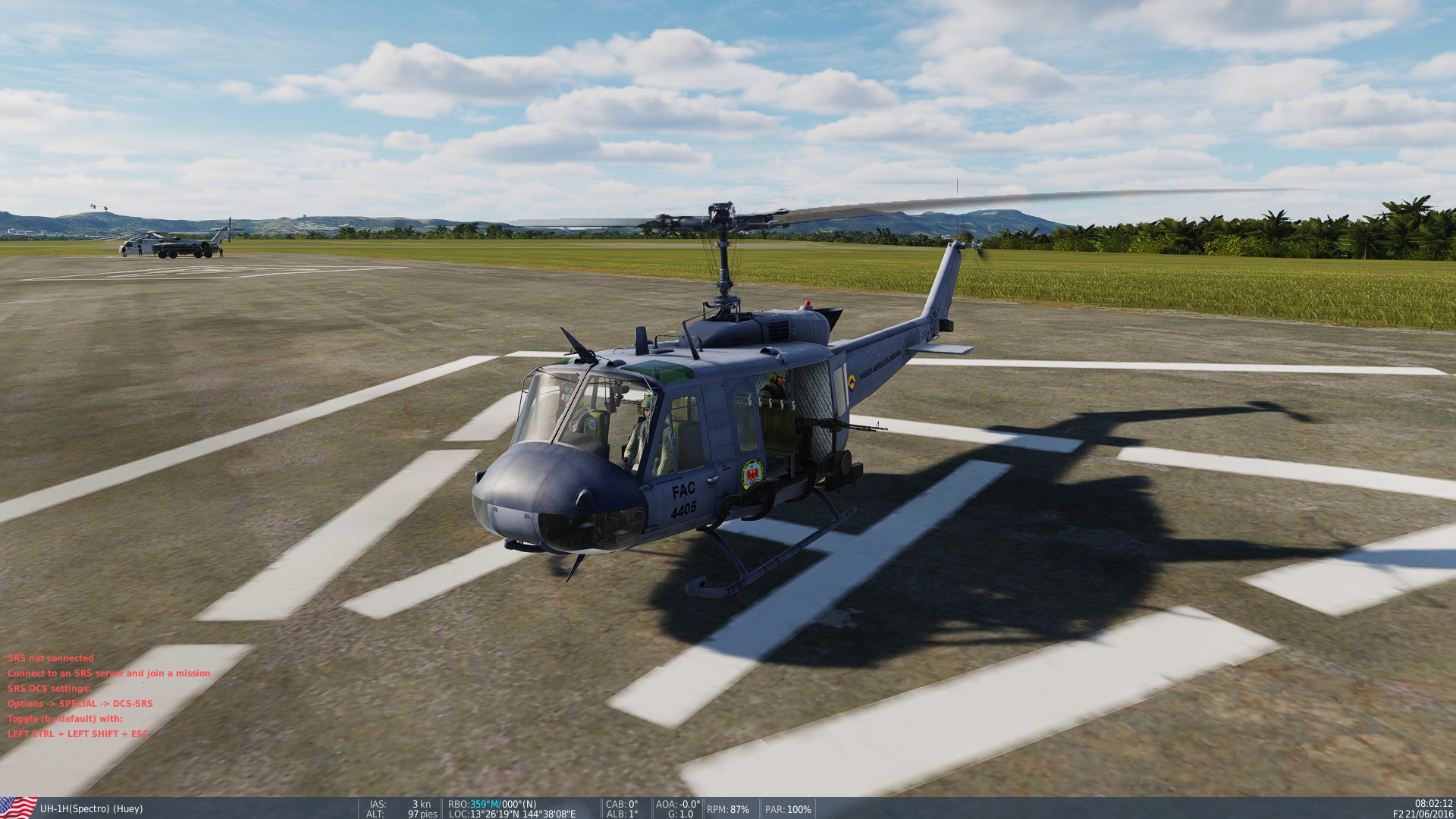
Task: Click the Options SPECIAL DCS-SRS instruction line
Action: 80,704
